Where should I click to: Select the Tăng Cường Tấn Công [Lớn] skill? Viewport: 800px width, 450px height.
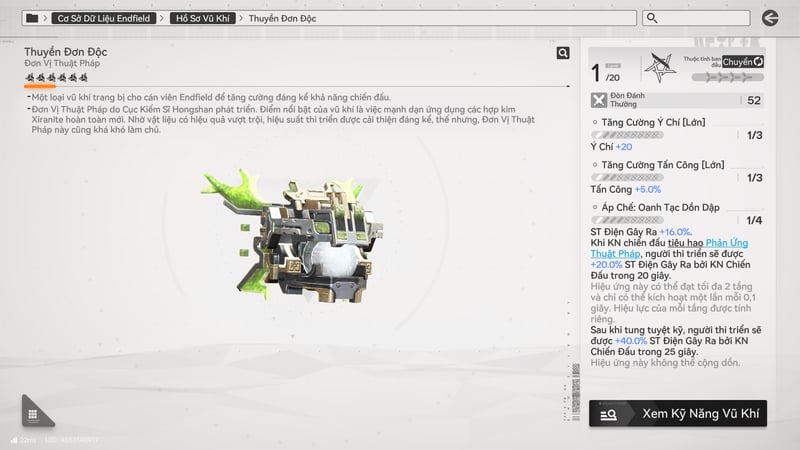click(x=656, y=163)
